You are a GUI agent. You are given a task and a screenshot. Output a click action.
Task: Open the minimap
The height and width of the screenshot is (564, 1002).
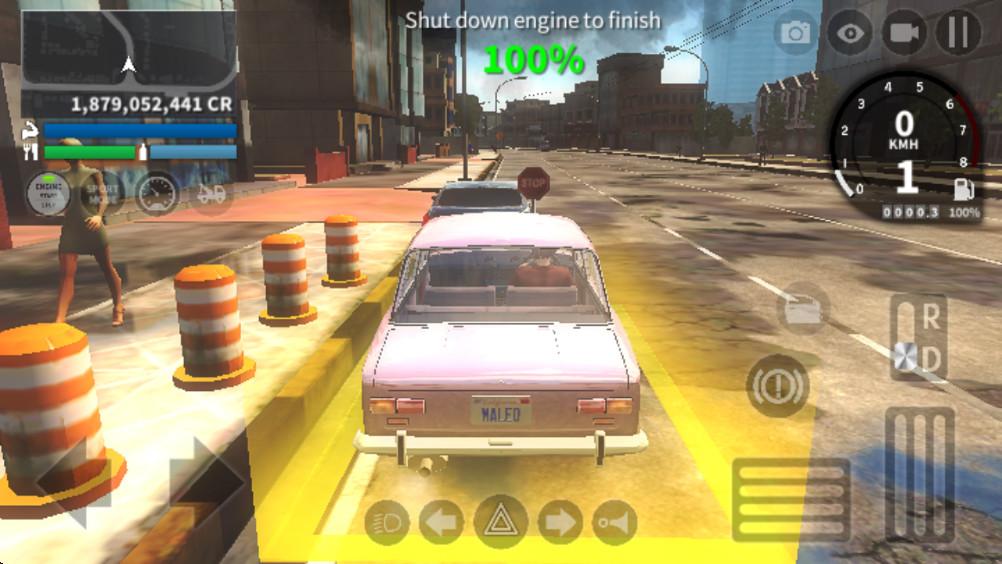click(128, 48)
